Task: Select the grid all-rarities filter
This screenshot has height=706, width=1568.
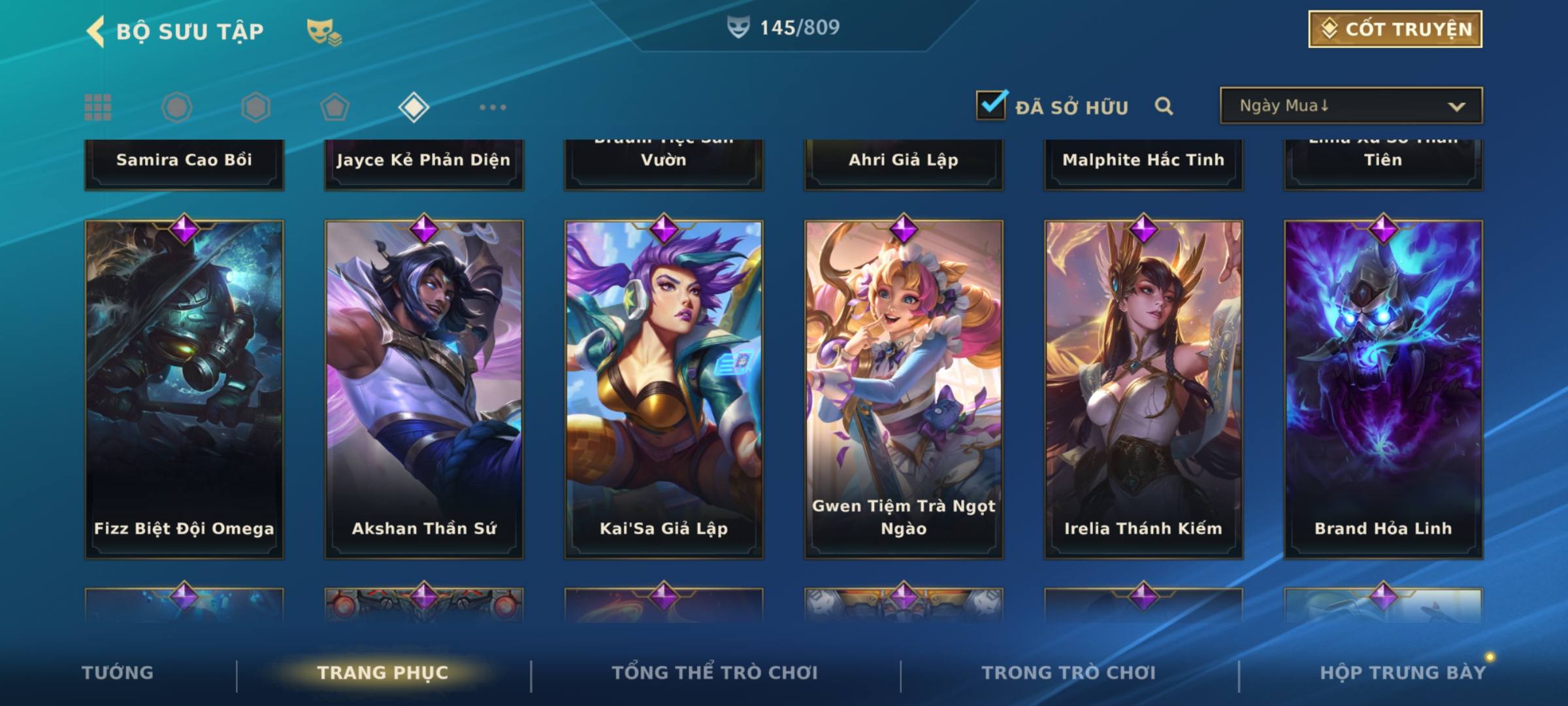Action: pyautogui.click(x=98, y=107)
